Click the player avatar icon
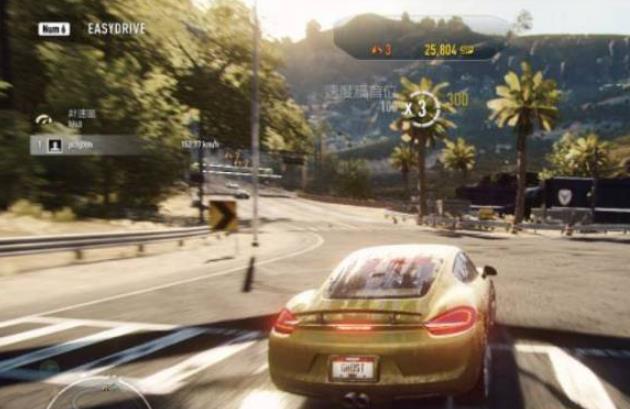Image resolution: width=630 pixels, height=409 pixels. pyautogui.click(x=54, y=145)
